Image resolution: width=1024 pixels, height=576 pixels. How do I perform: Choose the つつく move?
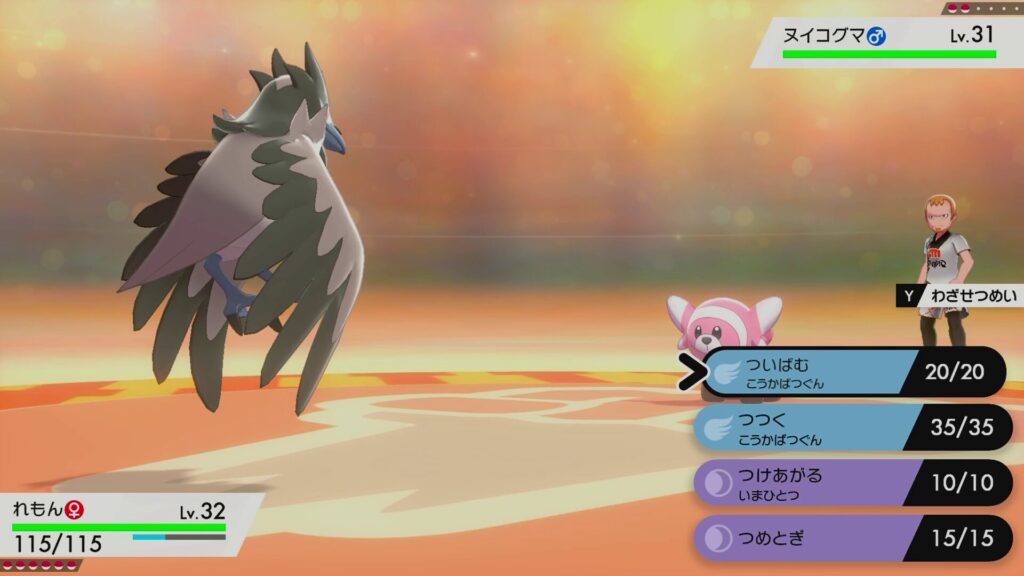(x=850, y=428)
